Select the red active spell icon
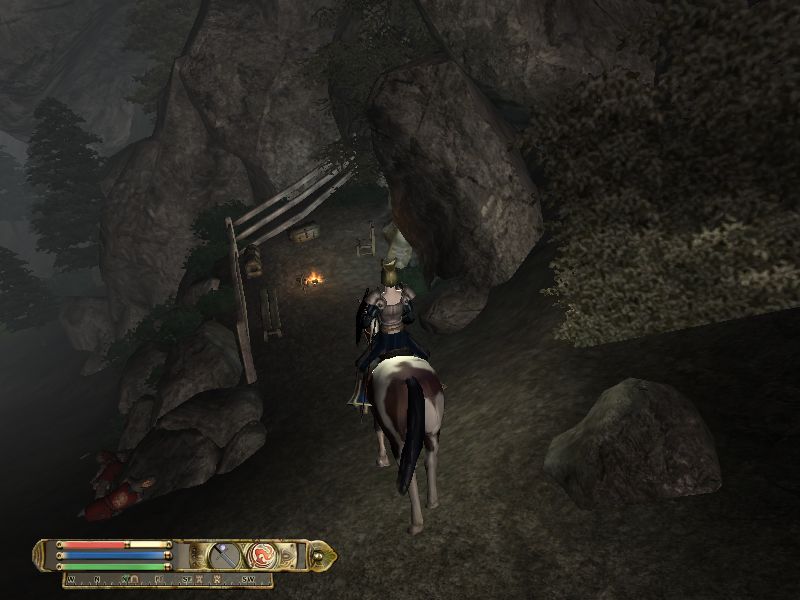This screenshot has height=600, width=800. [263, 554]
